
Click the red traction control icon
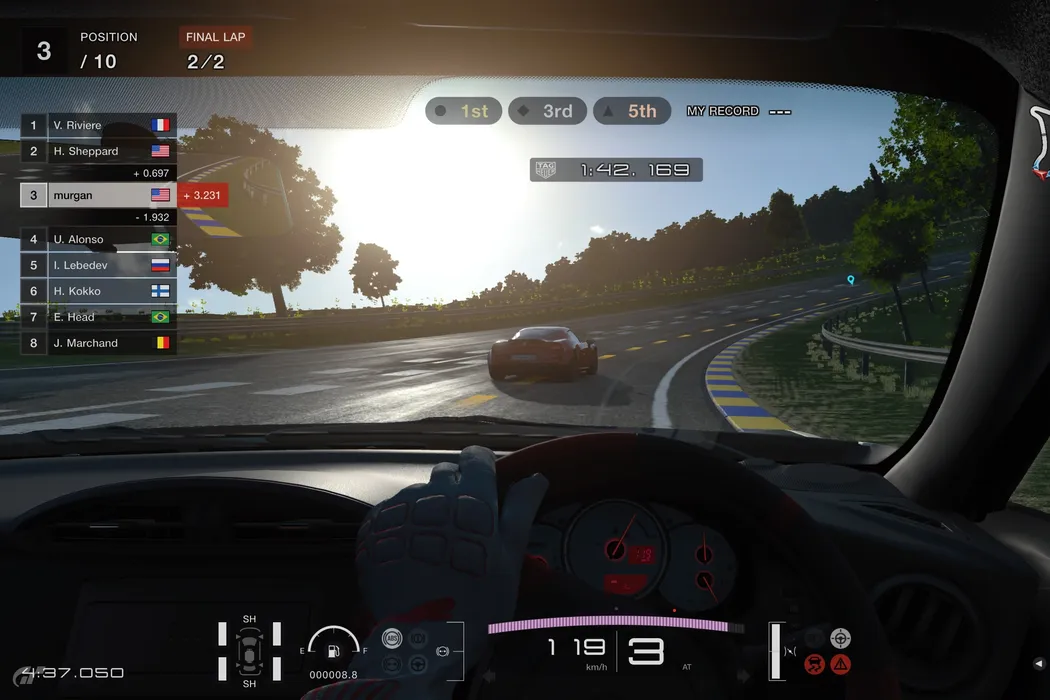pyautogui.click(x=815, y=663)
